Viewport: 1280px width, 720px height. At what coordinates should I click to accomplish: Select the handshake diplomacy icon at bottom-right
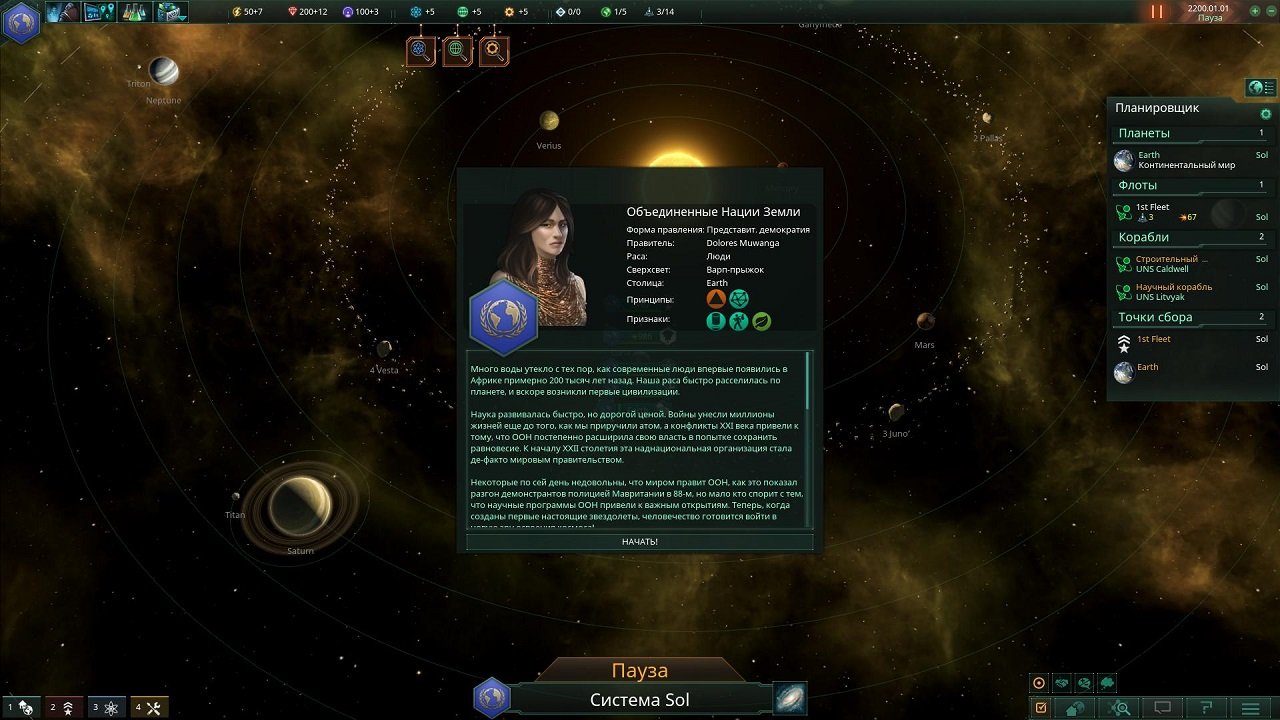pos(1060,683)
